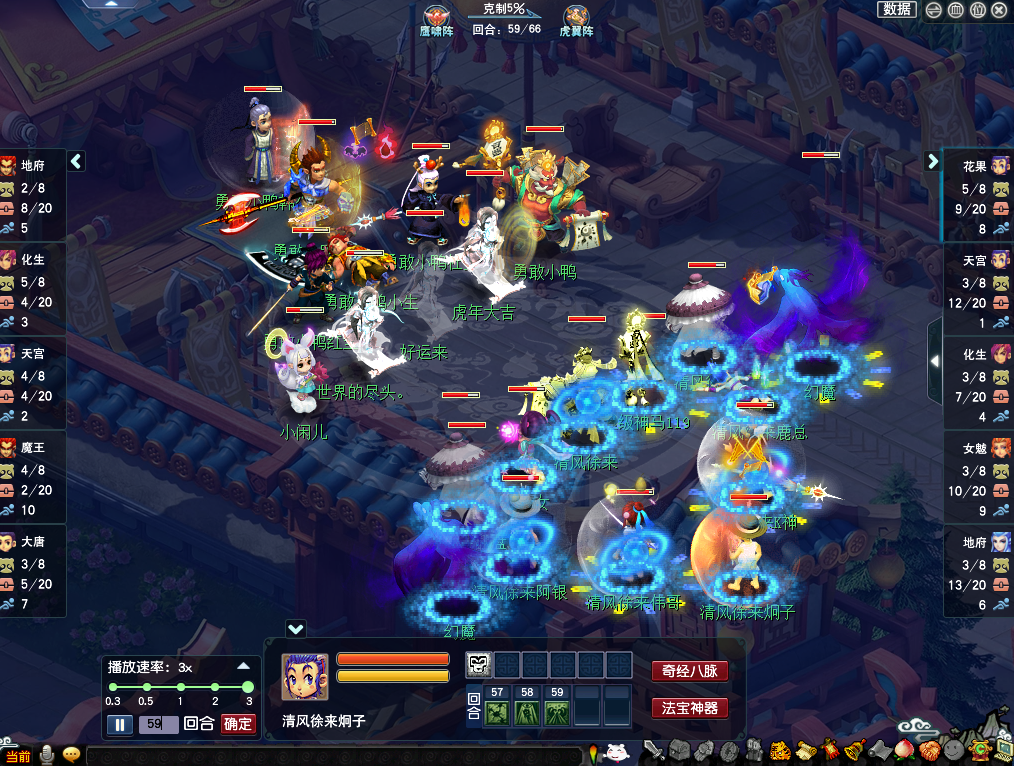Select round 57 skill icon

(497, 712)
